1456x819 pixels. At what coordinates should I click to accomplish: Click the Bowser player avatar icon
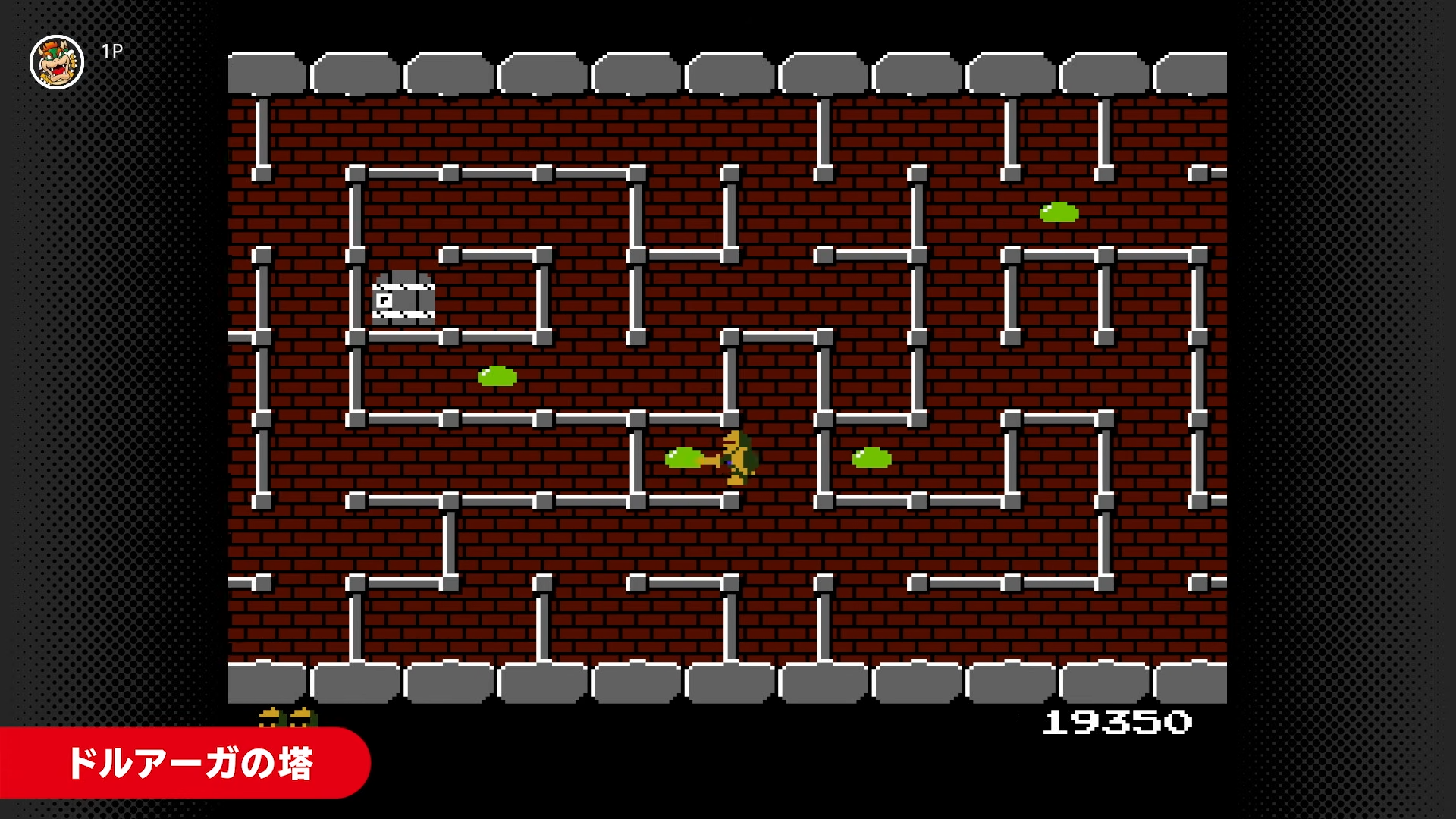click(58, 55)
